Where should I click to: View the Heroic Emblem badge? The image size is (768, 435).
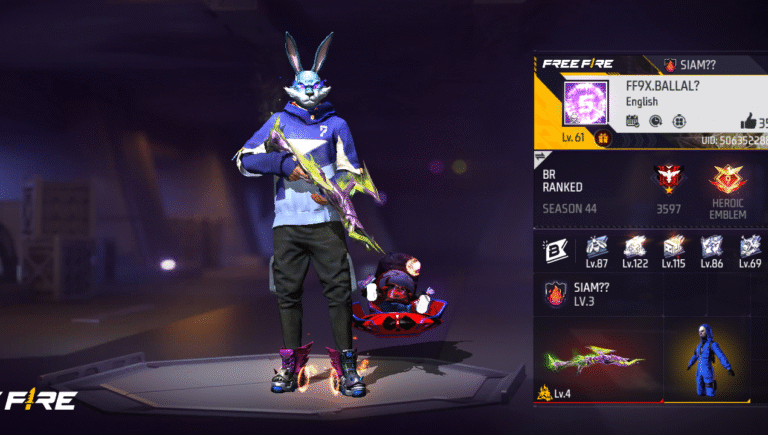[728, 180]
